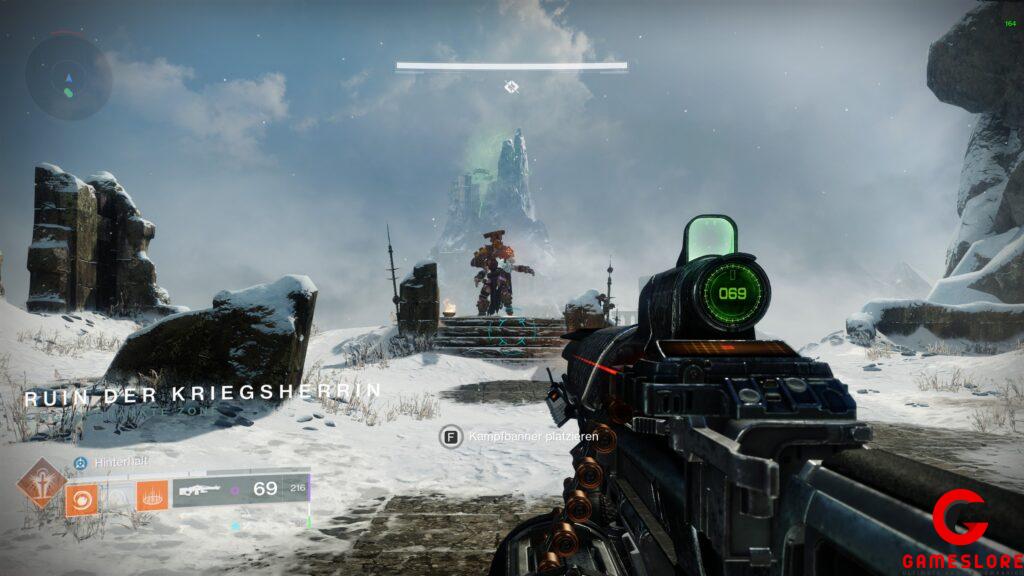Click the objective marker under the boss bar
The height and width of the screenshot is (576, 1024).
[511, 87]
